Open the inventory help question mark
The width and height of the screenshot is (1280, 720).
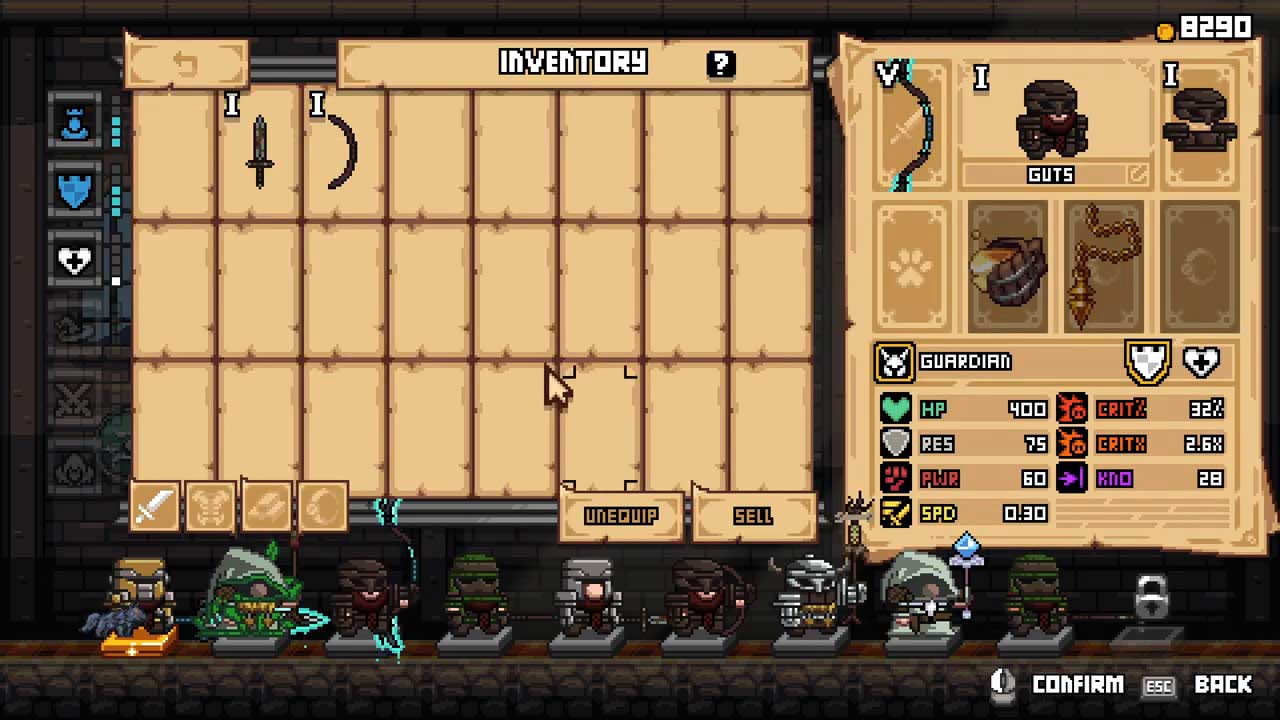point(720,64)
